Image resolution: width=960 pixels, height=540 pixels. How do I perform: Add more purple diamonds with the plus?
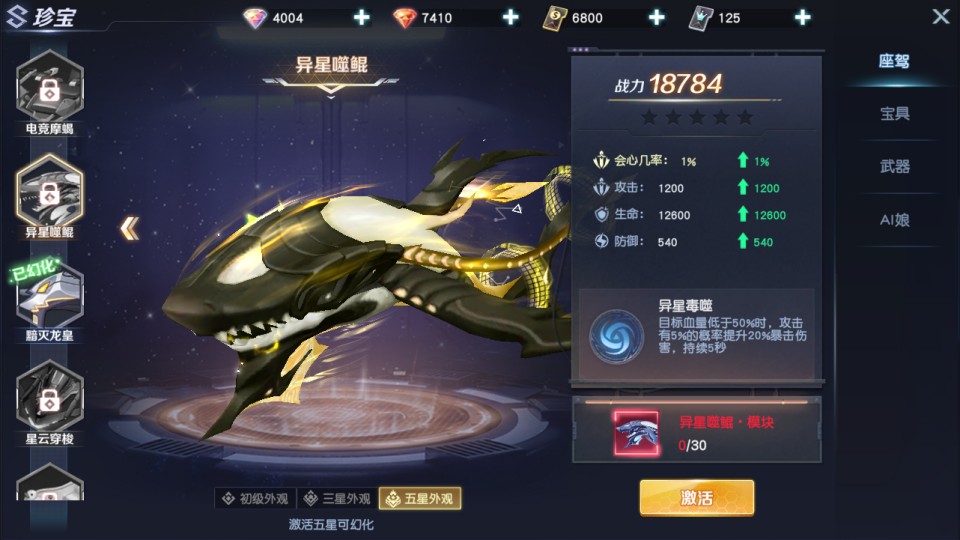[362, 18]
